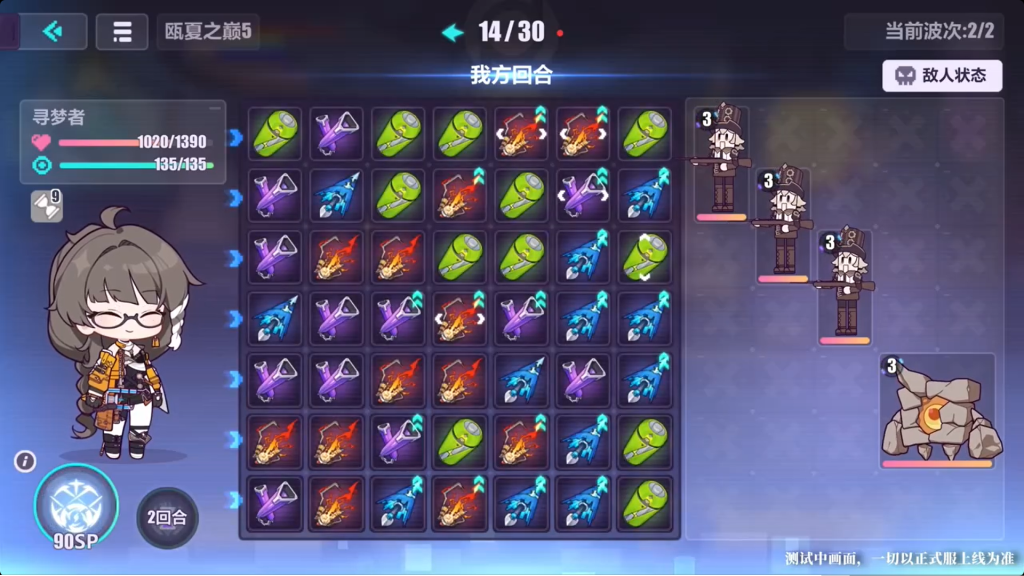
Task: Show details with the info icon
Action: 26,461
